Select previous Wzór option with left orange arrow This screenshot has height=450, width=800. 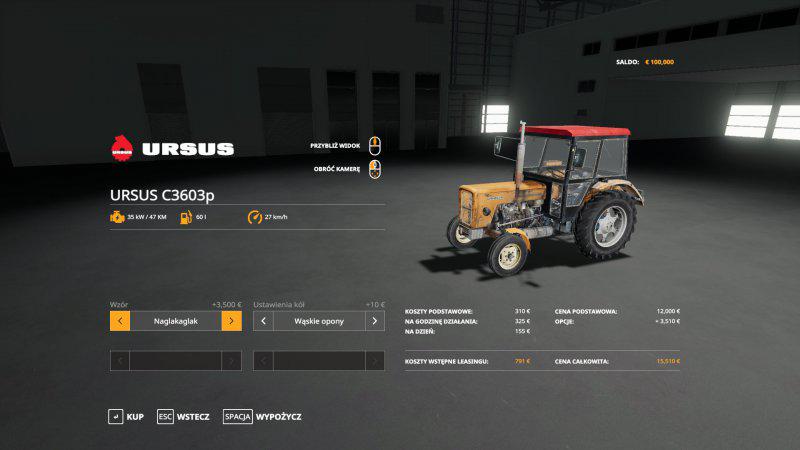point(120,321)
